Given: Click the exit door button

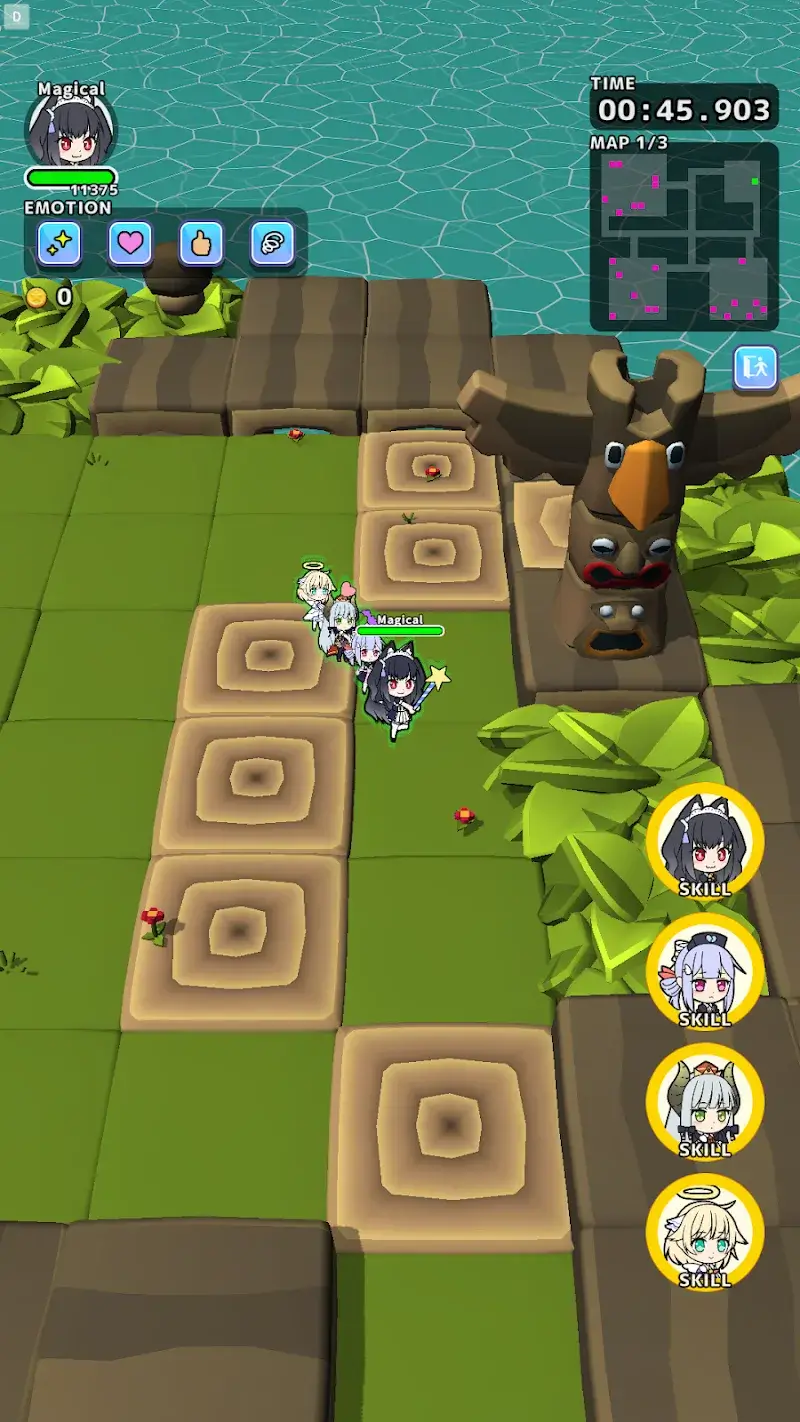Looking at the screenshot, I should coord(755,368).
